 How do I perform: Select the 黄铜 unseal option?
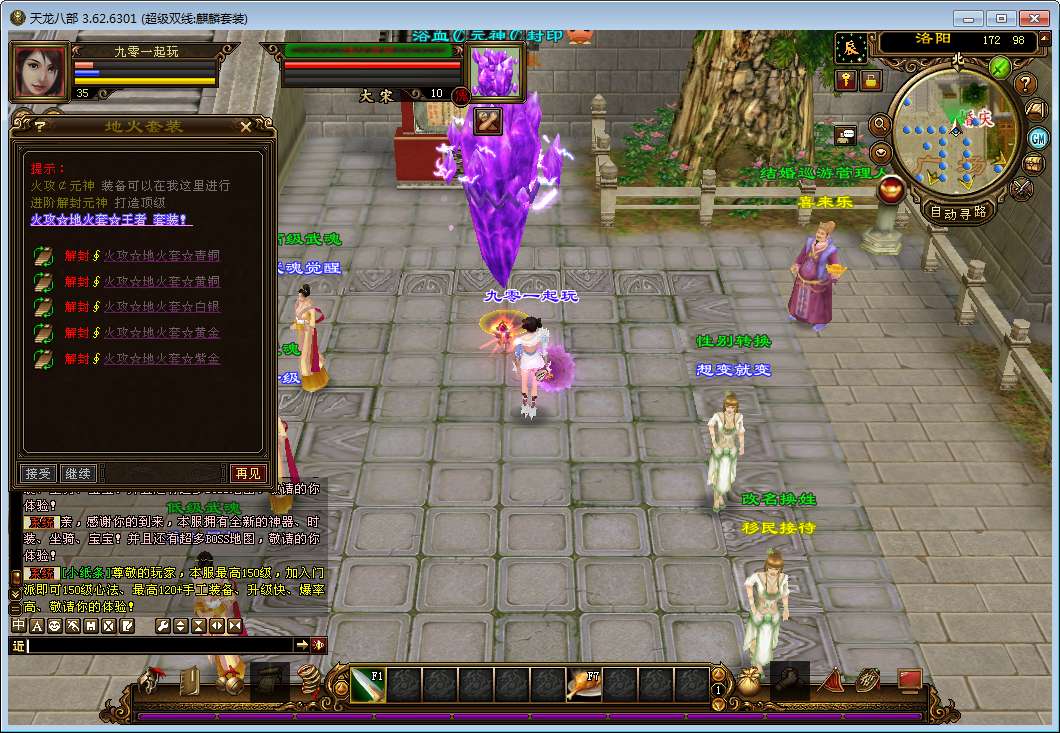pyautogui.click(x=161, y=282)
